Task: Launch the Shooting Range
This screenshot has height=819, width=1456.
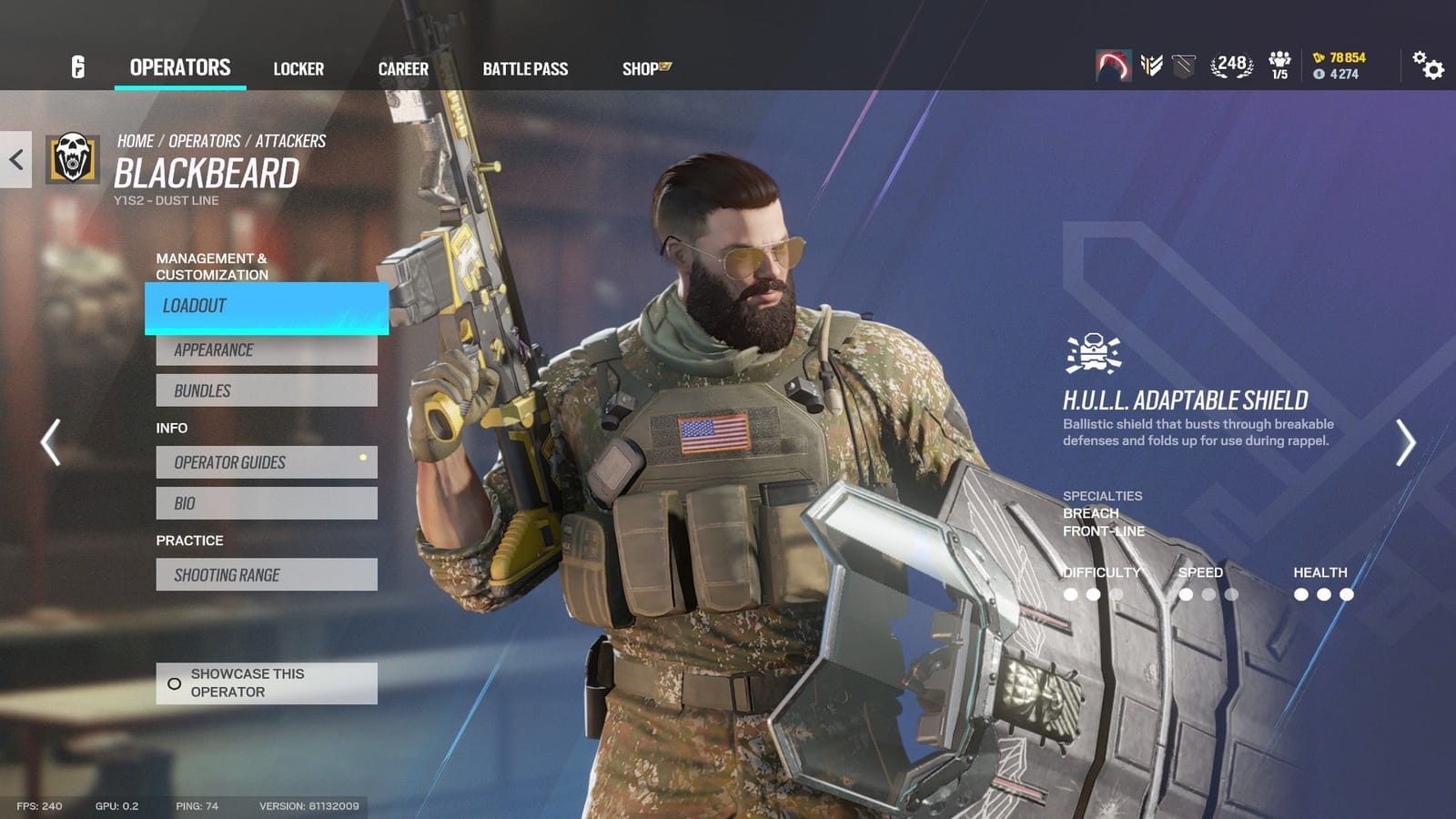Action: 267,574
